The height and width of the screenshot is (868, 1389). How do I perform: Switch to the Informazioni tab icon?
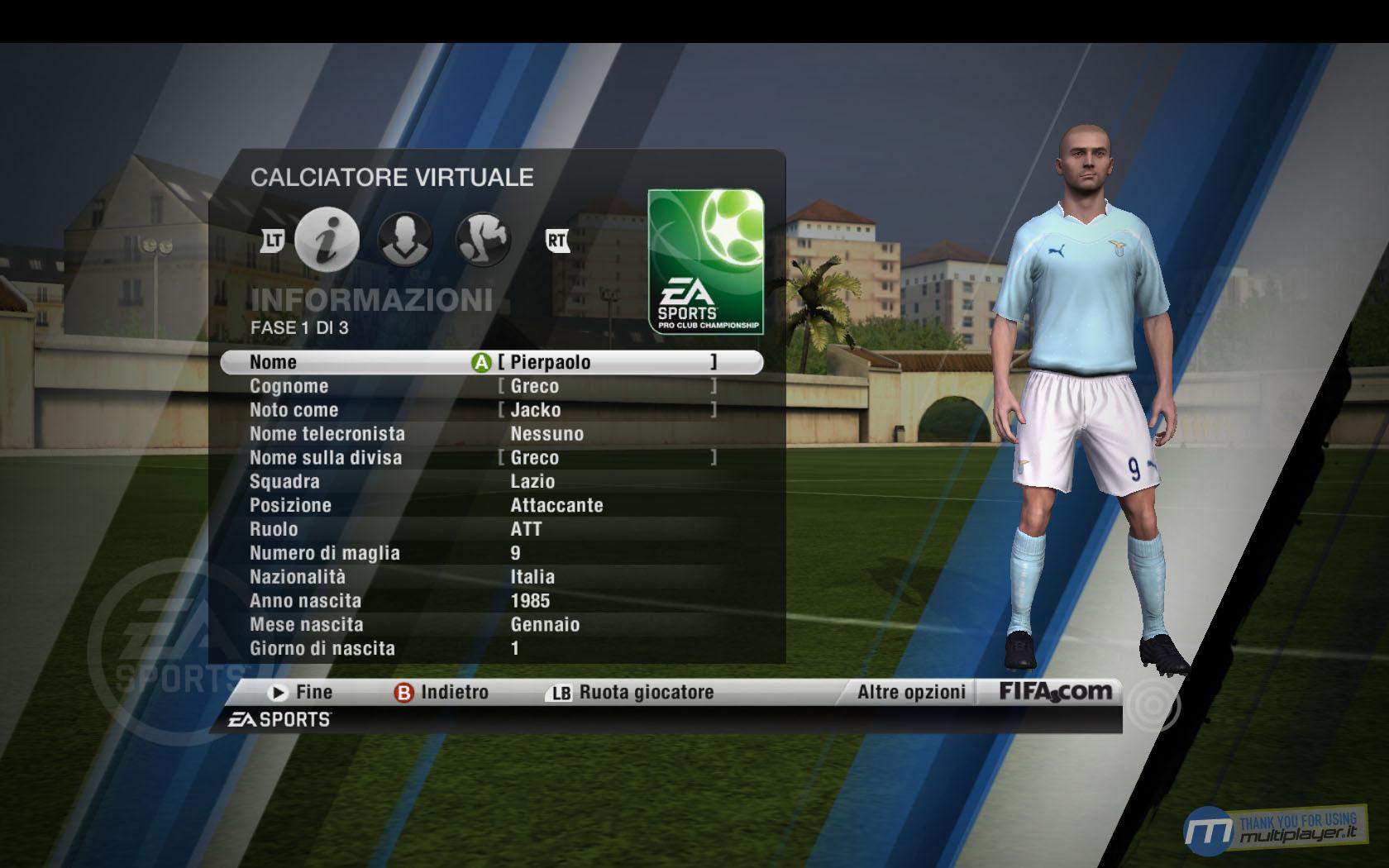327,240
